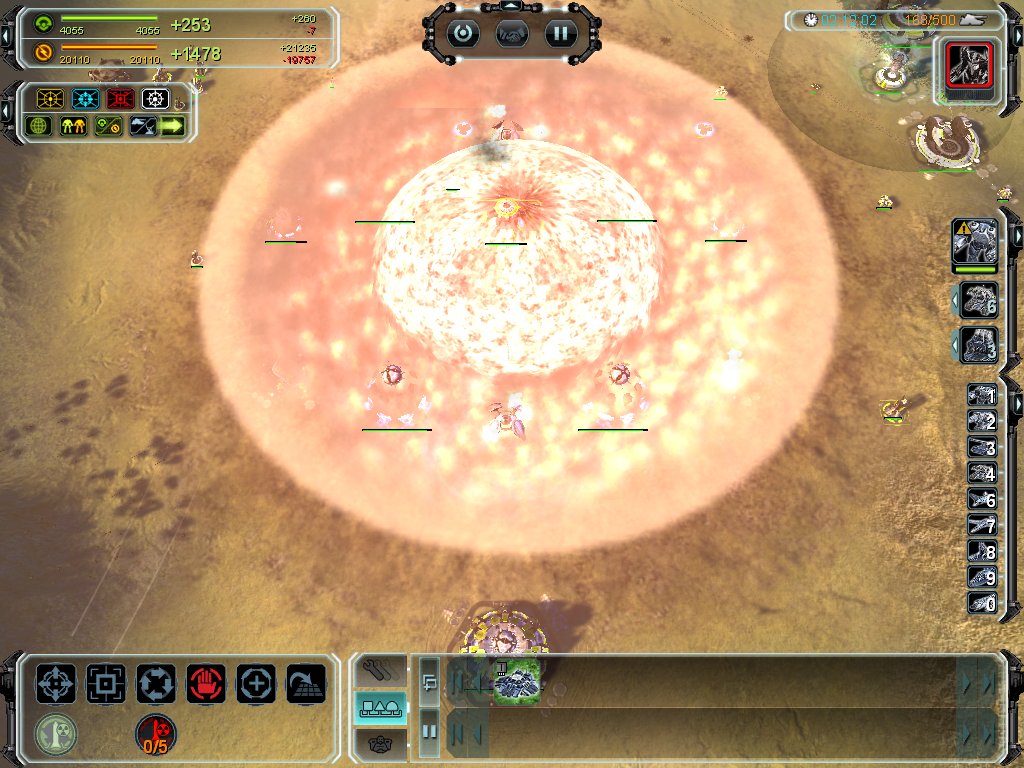Select the commander with the warning sign
1024x768 pixels.
975,243
